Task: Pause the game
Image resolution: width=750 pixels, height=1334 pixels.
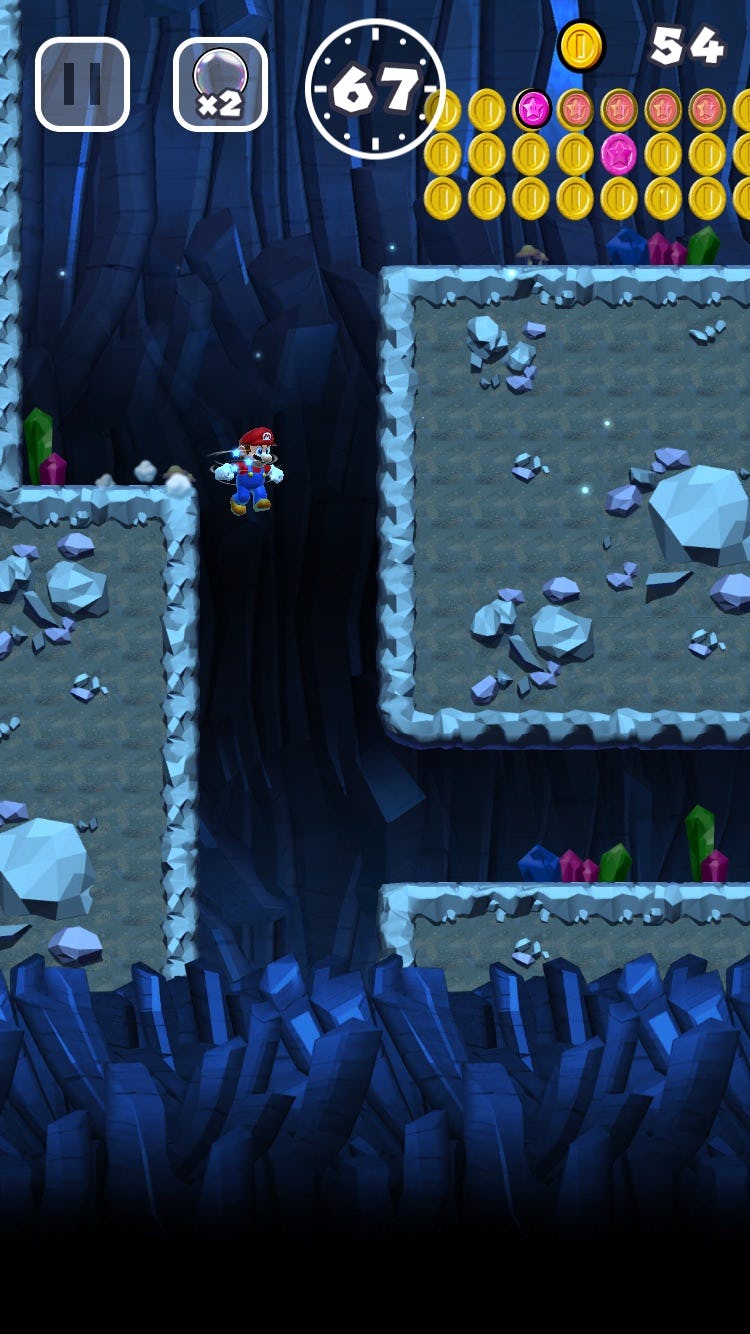Action: [82, 85]
